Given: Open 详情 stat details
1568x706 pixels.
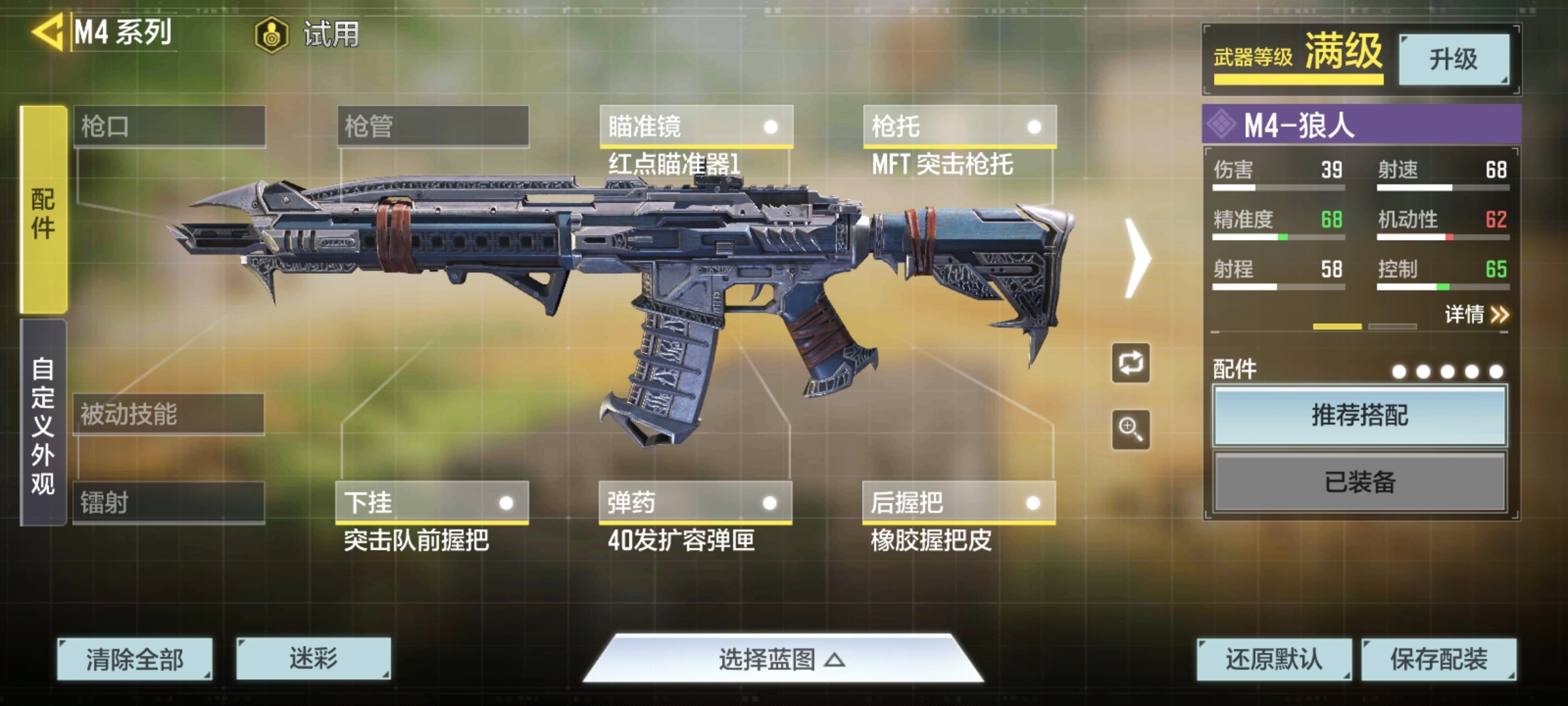Looking at the screenshot, I should pos(1476,315).
